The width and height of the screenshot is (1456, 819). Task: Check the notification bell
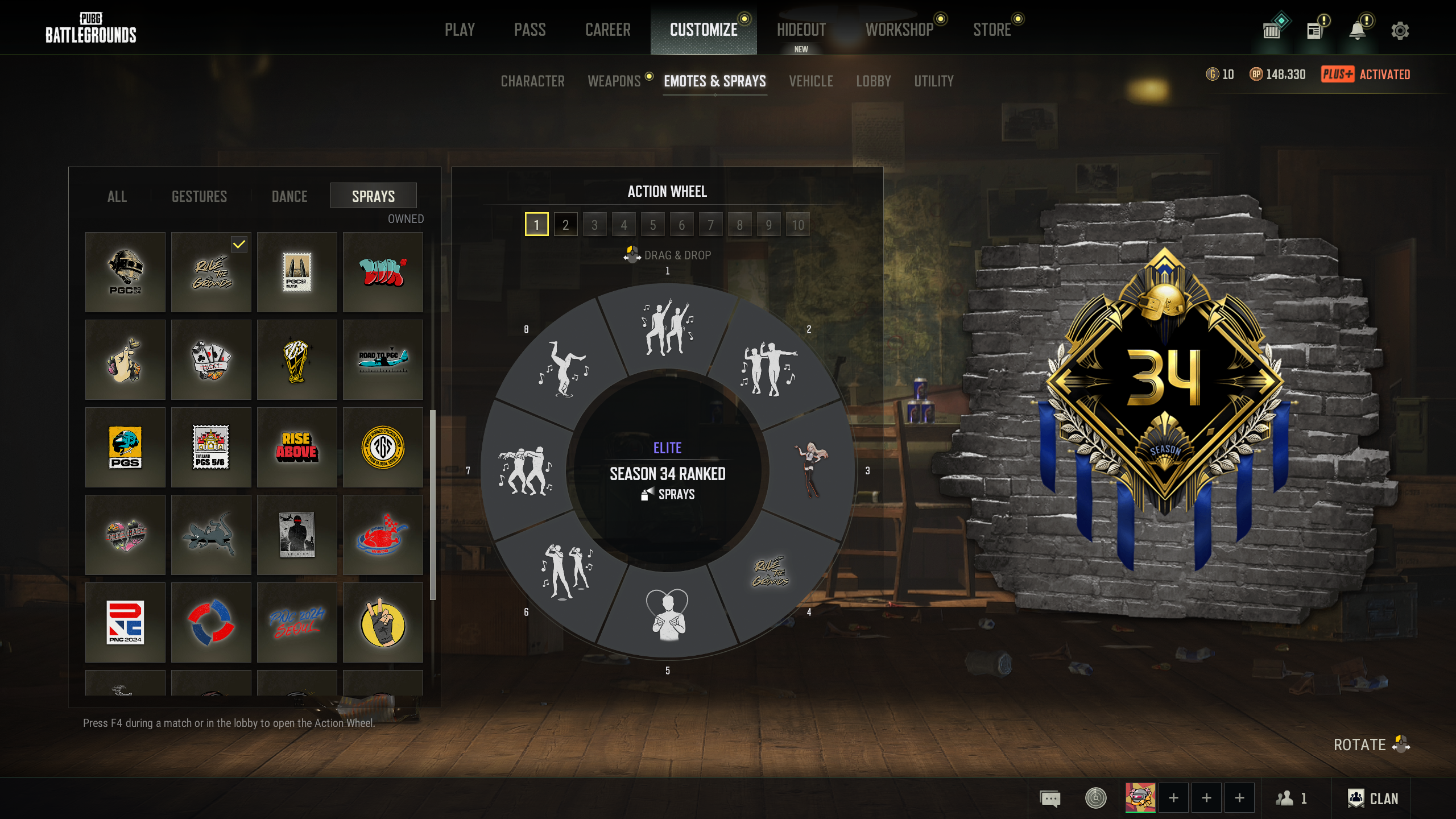coord(1357,31)
